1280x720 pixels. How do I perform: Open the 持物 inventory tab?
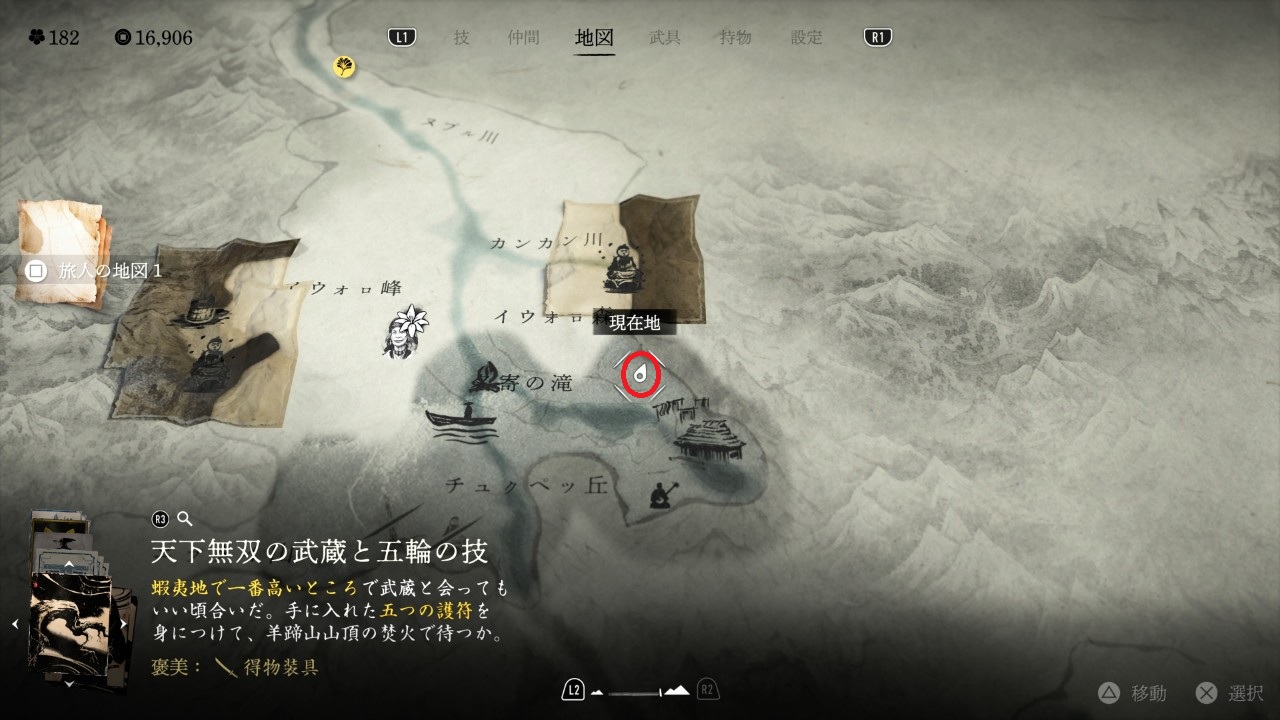click(735, 38)
